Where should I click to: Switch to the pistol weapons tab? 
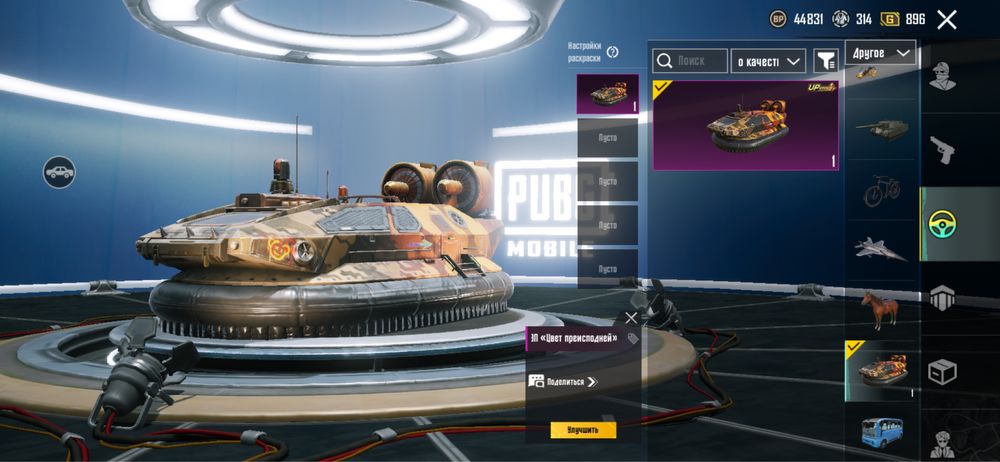click(942, 150)
